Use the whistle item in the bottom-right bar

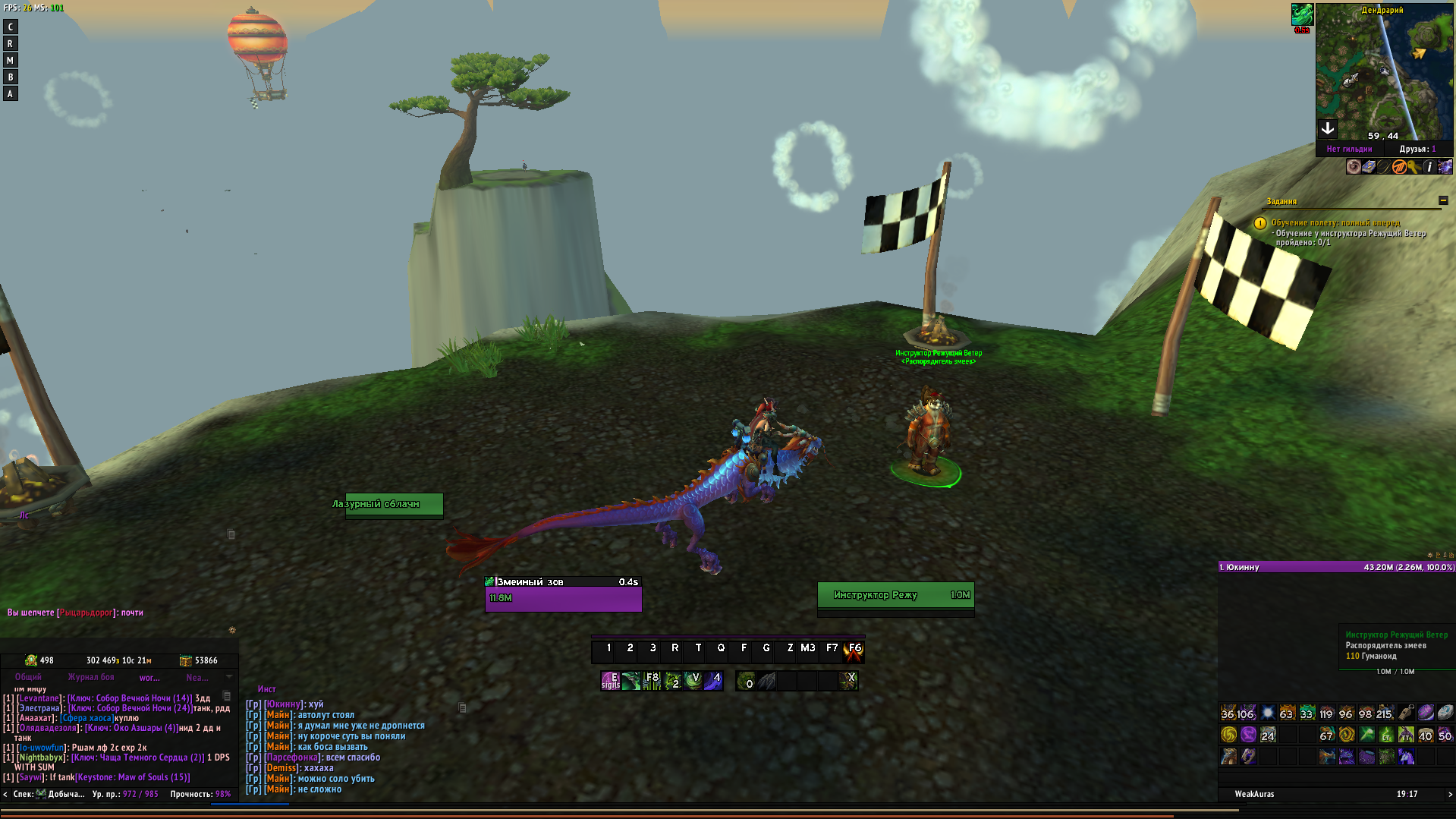1406,713
